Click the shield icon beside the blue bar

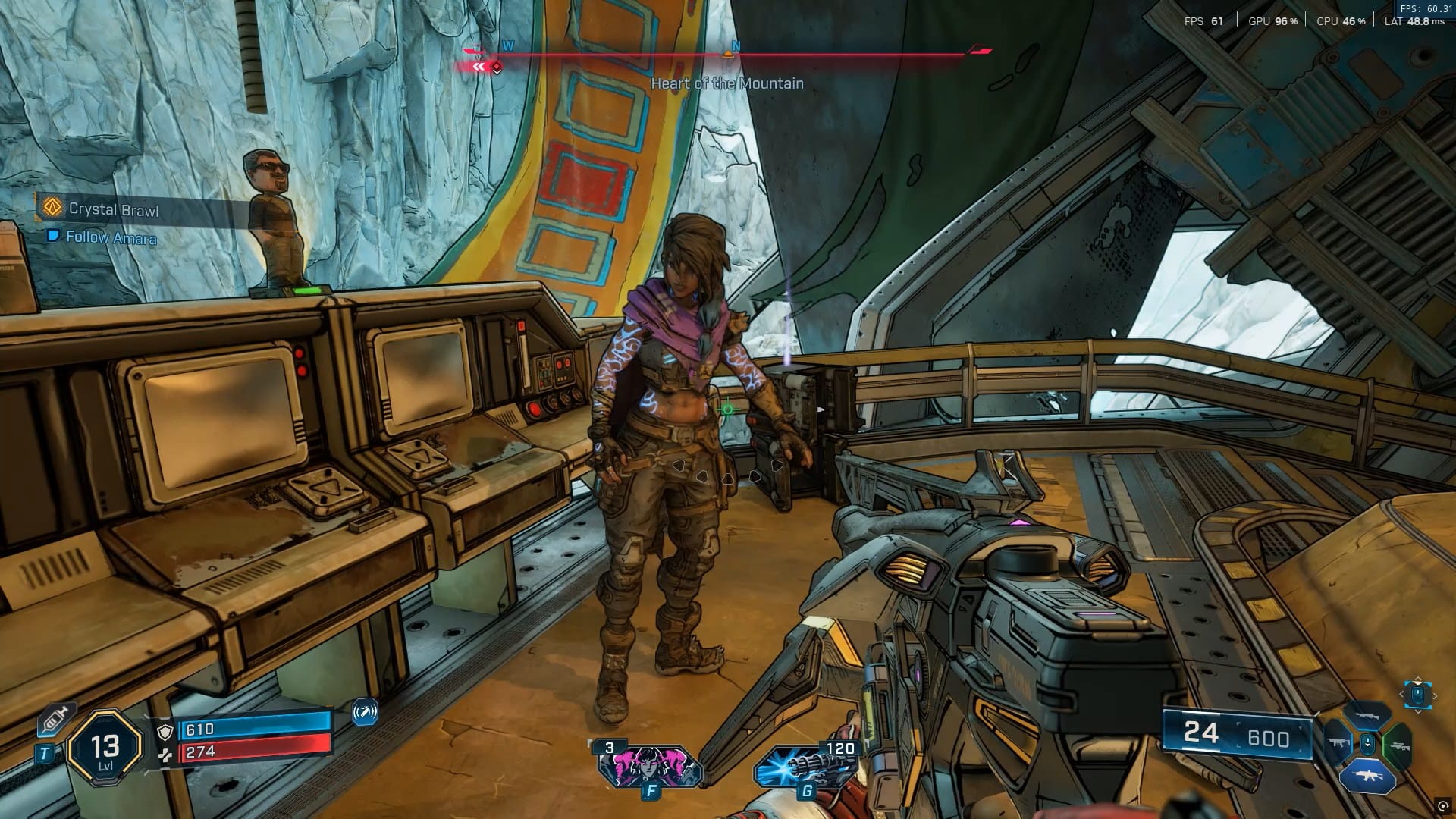click(165, 731)
